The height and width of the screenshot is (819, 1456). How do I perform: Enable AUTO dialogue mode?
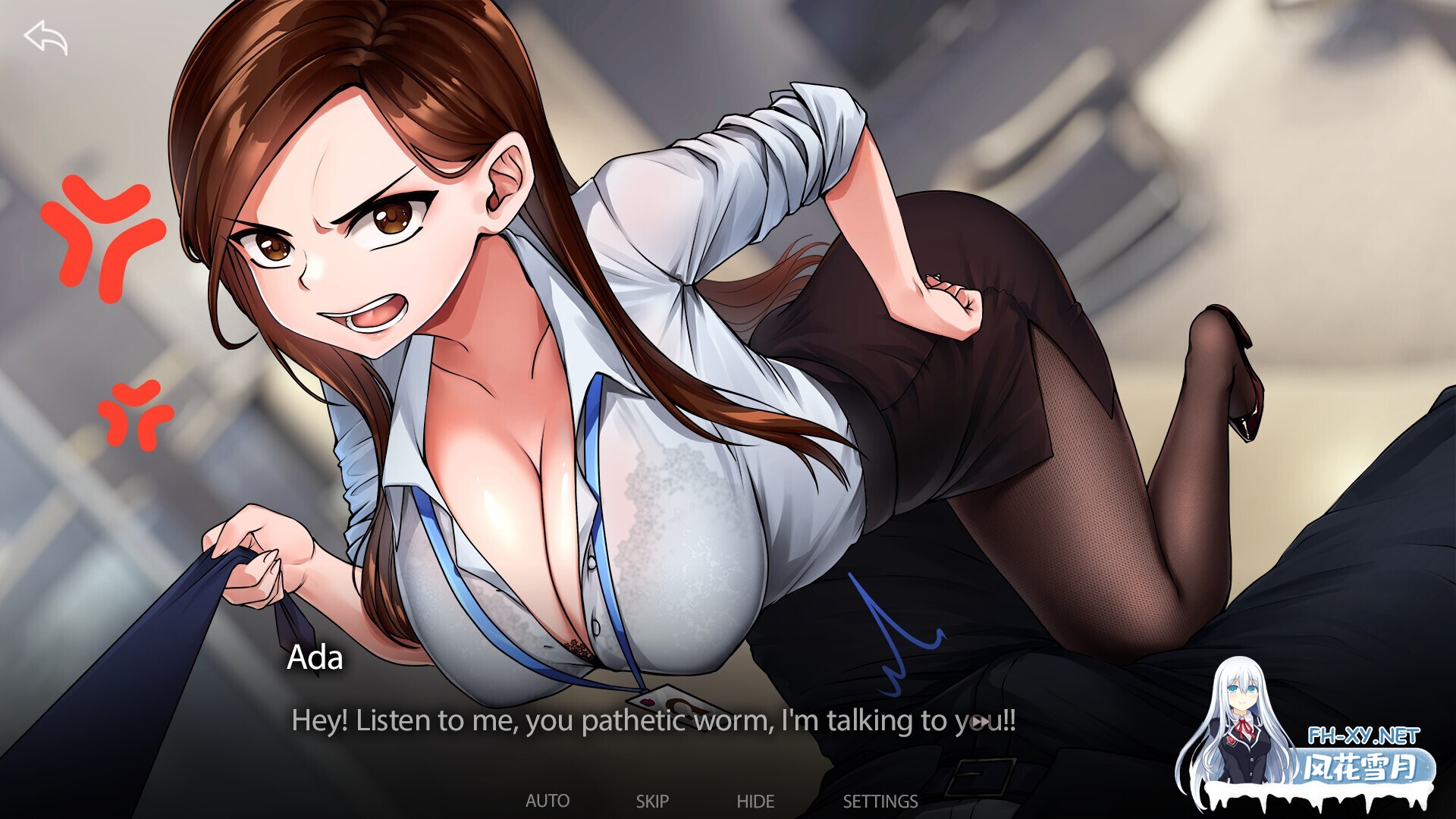(x=548, y=801)
